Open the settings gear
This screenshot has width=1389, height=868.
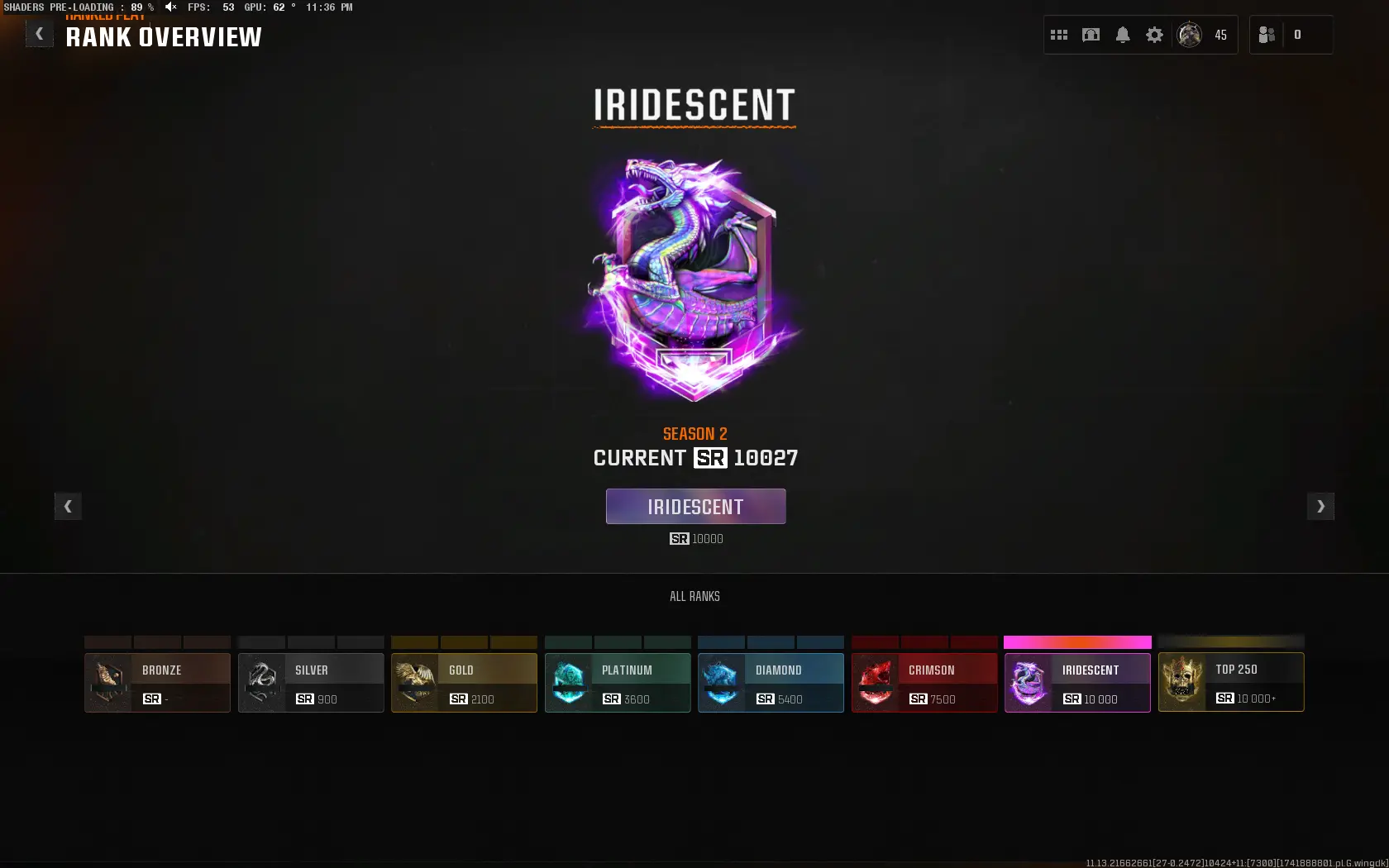(1154, 35)
